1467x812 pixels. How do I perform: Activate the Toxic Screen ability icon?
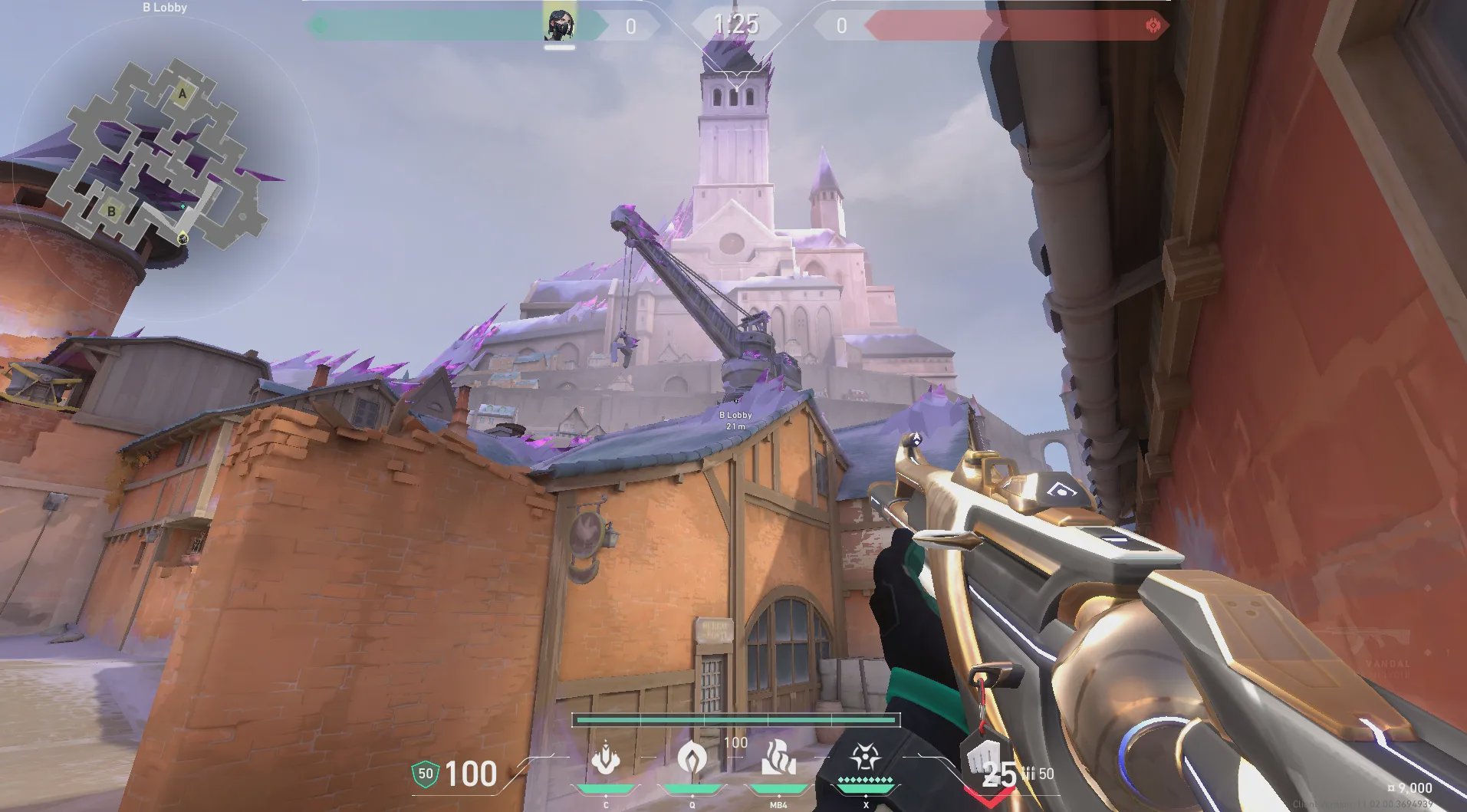[x=778, y=759]
